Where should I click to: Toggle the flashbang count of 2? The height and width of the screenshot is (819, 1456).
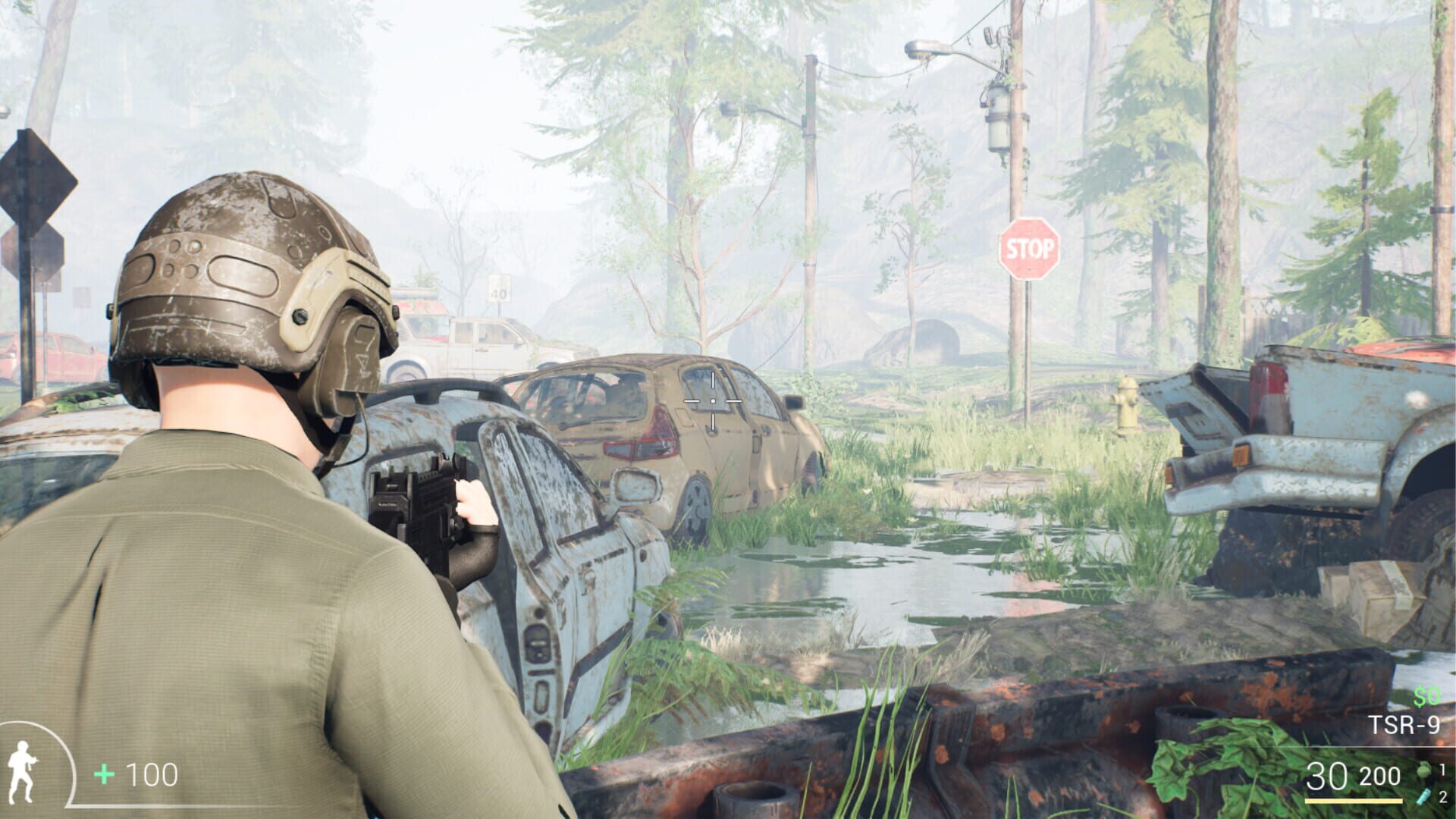[x=1443, y=798]
